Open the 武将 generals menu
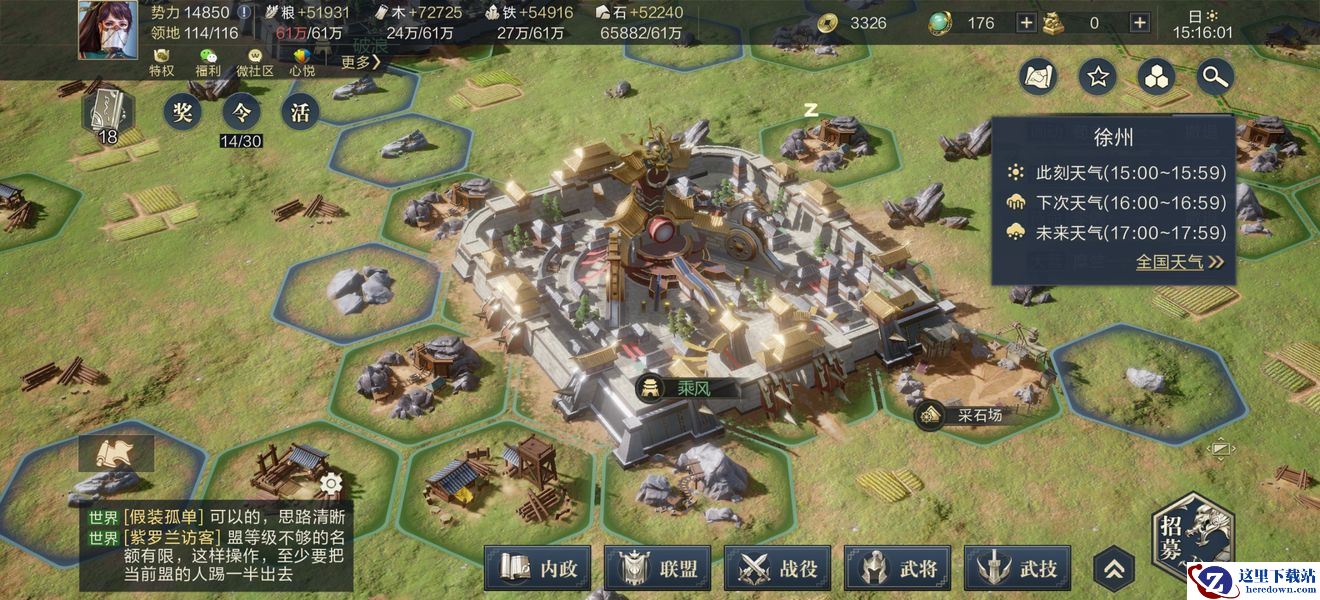The image size is (1320, 600). coord(897,568)
